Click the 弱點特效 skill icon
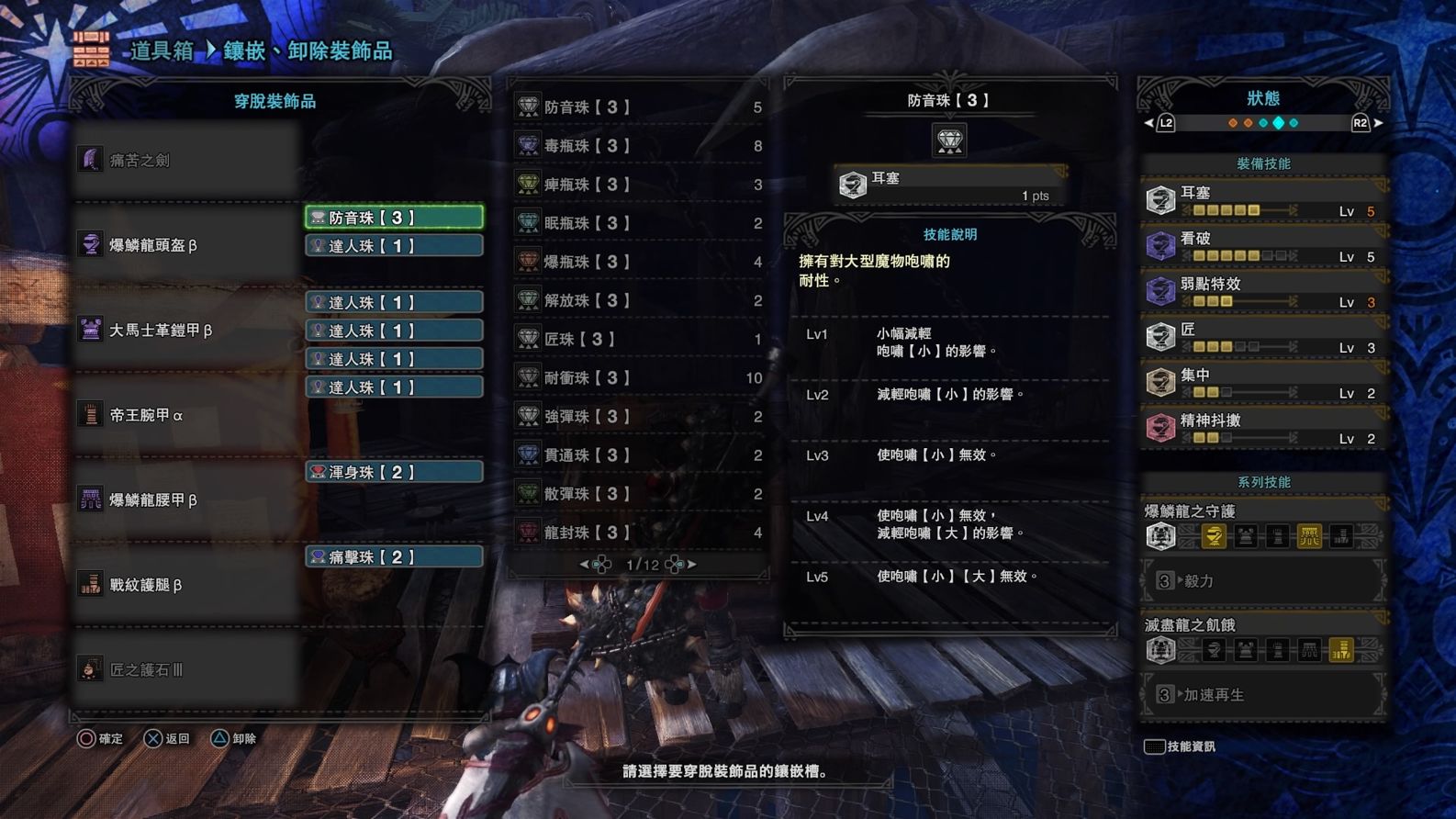This screenshot has width=1456, height=819. click(x=1162, y=290)
